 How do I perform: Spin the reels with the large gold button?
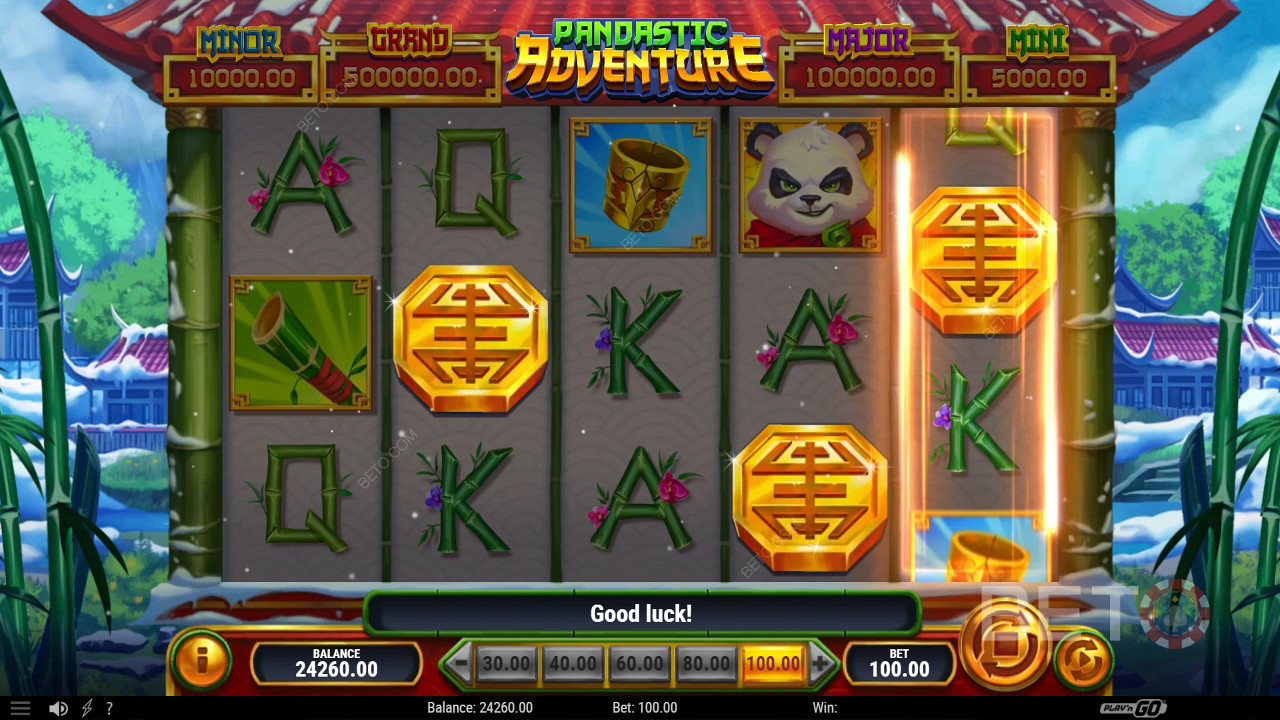(x=1004, y=645)
